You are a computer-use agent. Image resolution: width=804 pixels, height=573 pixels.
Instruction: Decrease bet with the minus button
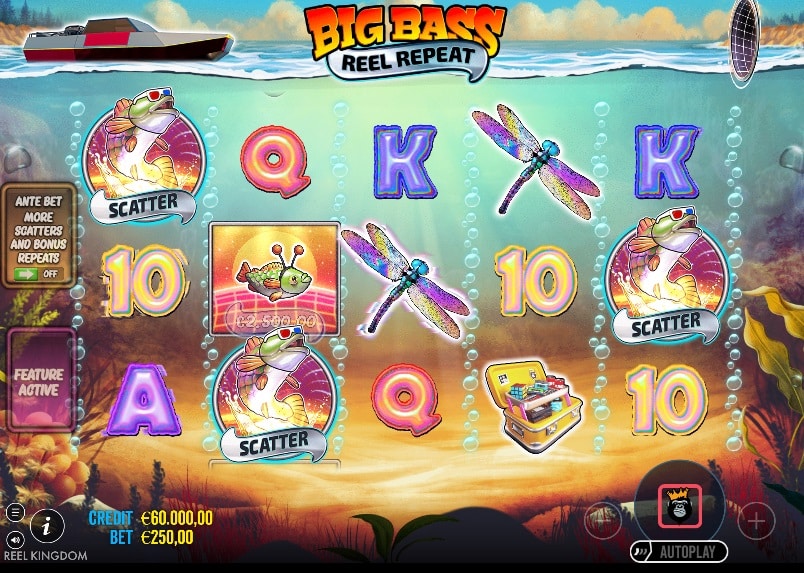coord(602,520)
